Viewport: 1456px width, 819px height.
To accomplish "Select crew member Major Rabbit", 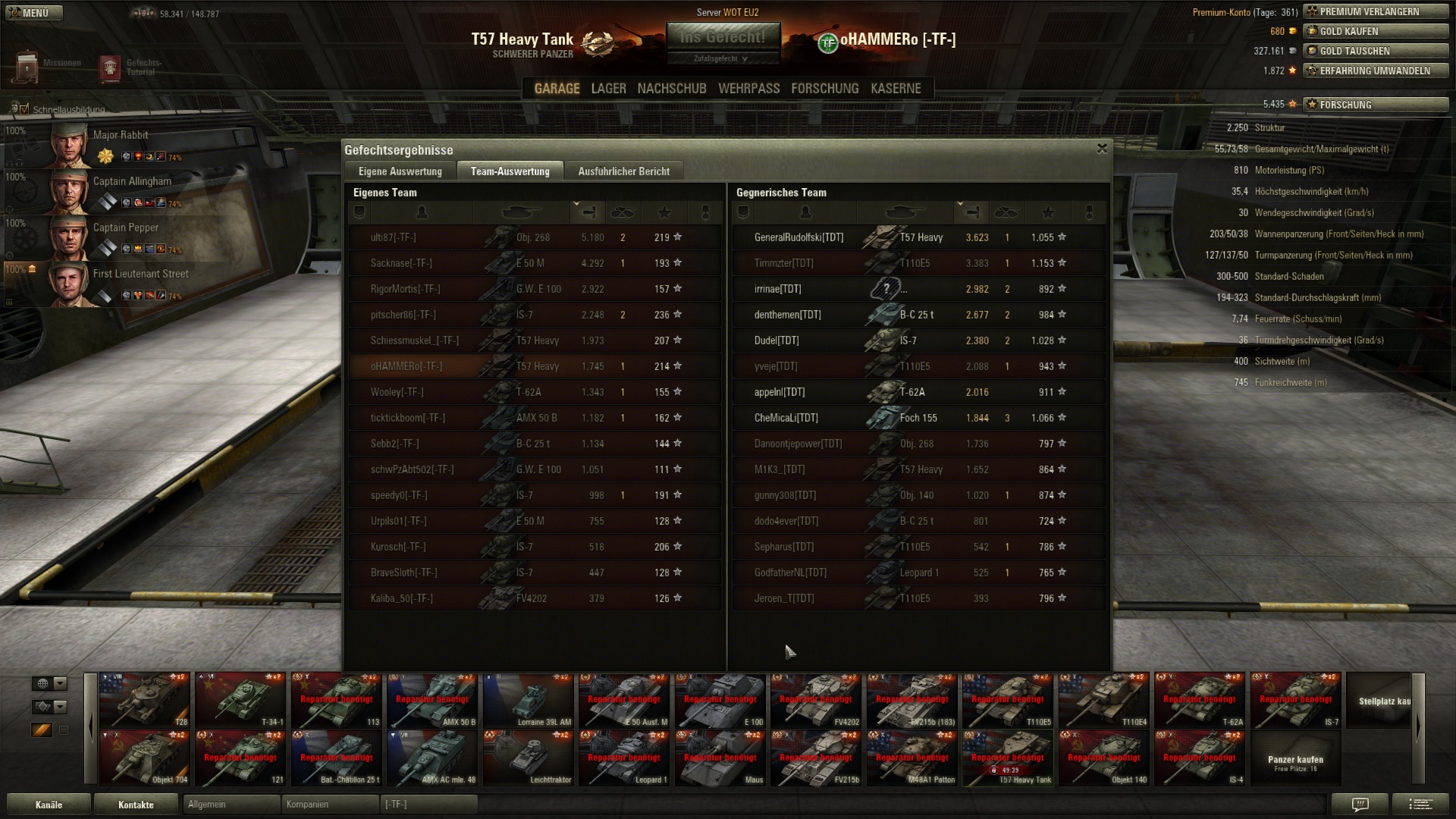I will tap(120, 135).
